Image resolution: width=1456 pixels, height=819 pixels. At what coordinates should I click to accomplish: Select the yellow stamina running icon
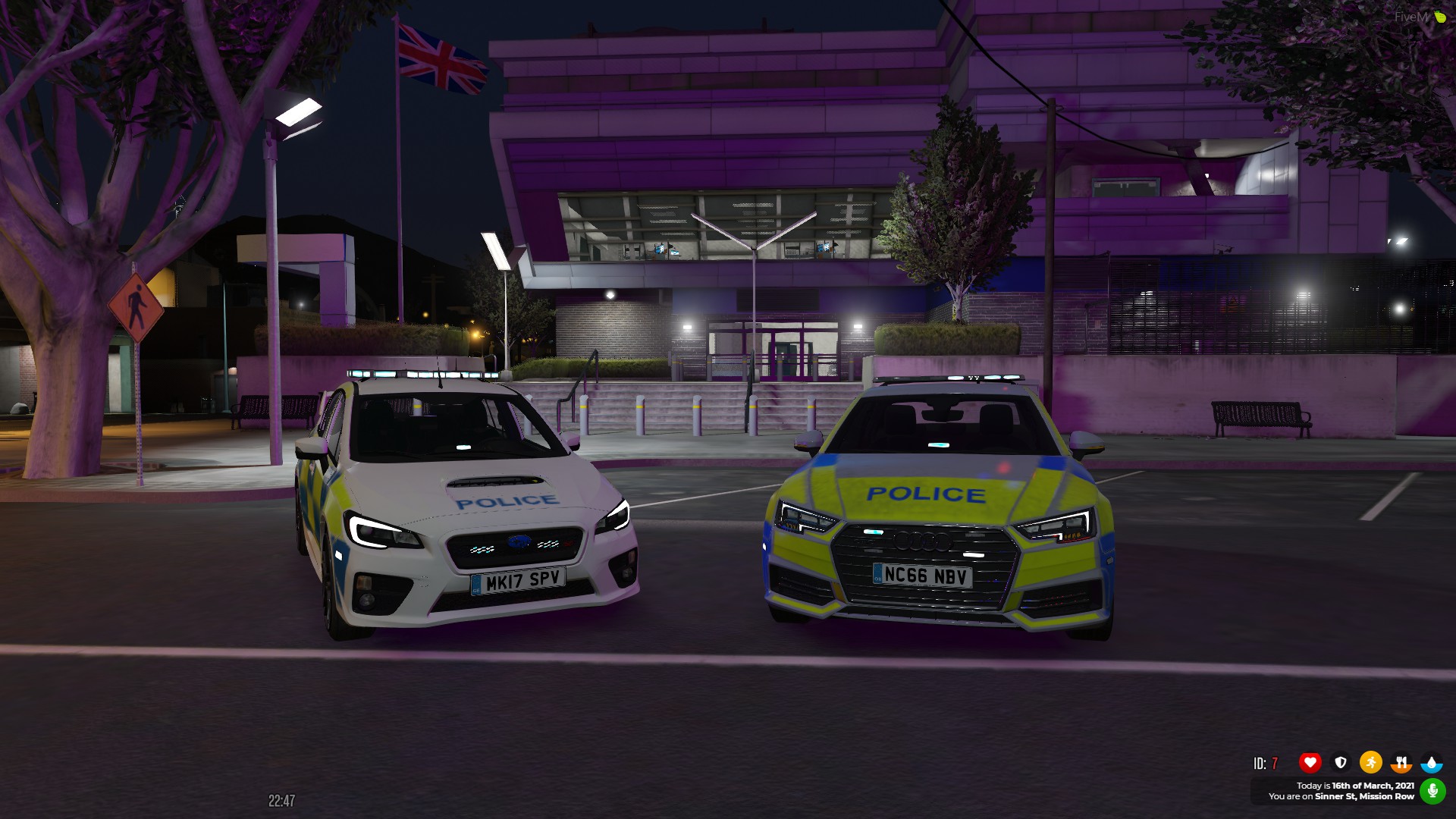[1371, 761]
